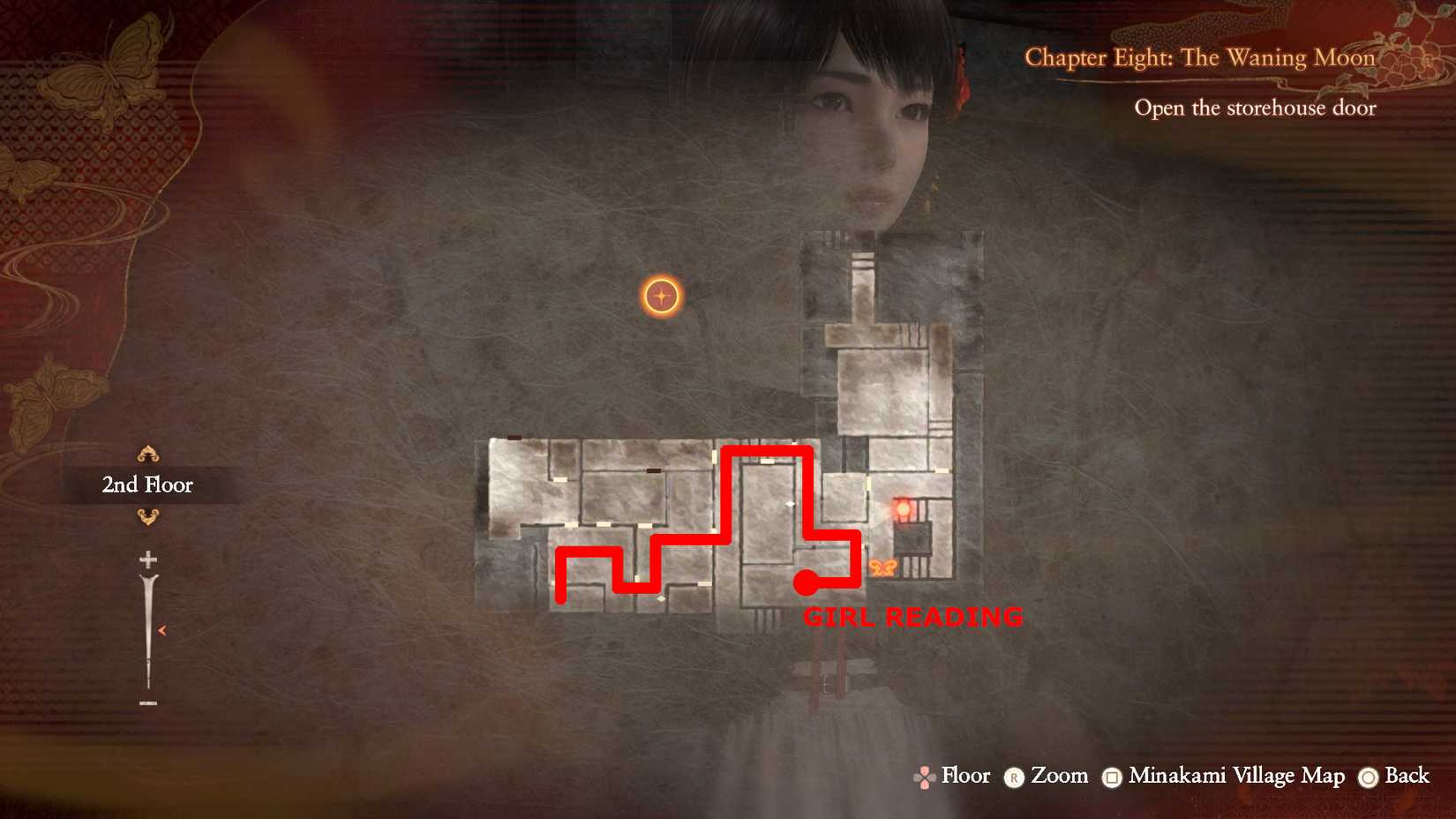Click the white diamond door marker mid-map
This screenshot has width=1456, height=819.
[x=791, y=504]
